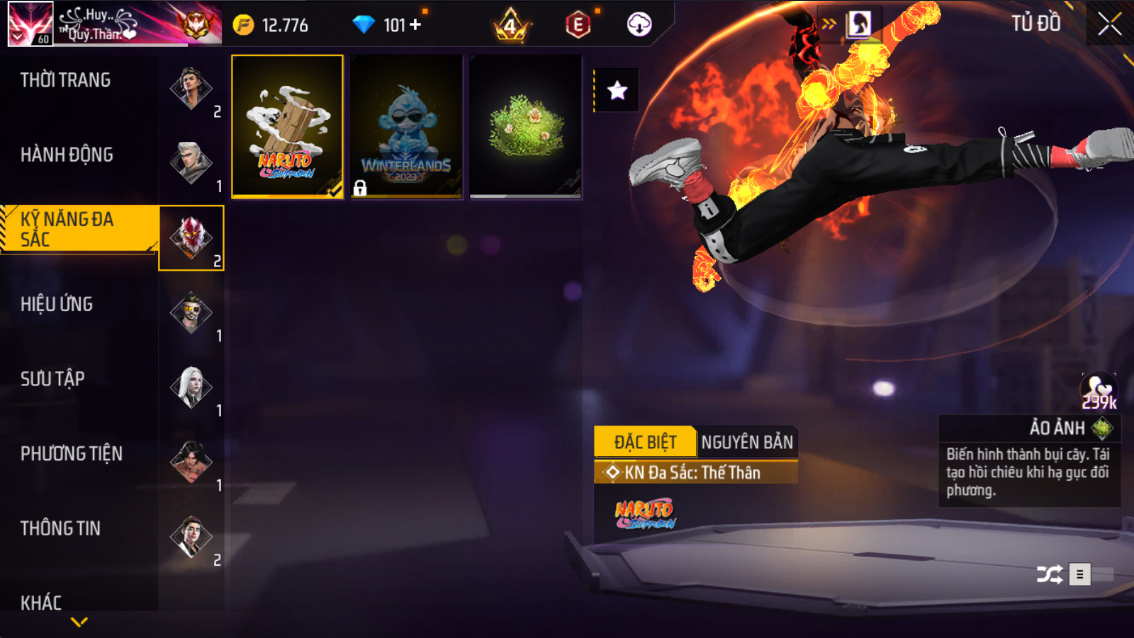Viewport: 1134px width, 638px height.
Task: Select the Naruto wooden log skill card
Action: point(287,126)
